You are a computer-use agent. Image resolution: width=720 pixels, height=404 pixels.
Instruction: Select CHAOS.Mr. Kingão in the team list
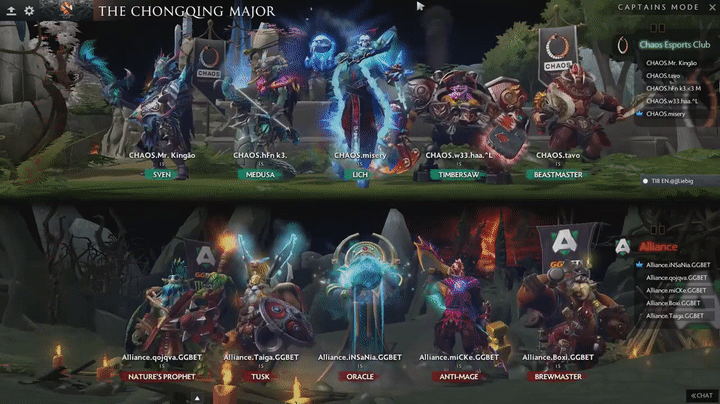671,63
